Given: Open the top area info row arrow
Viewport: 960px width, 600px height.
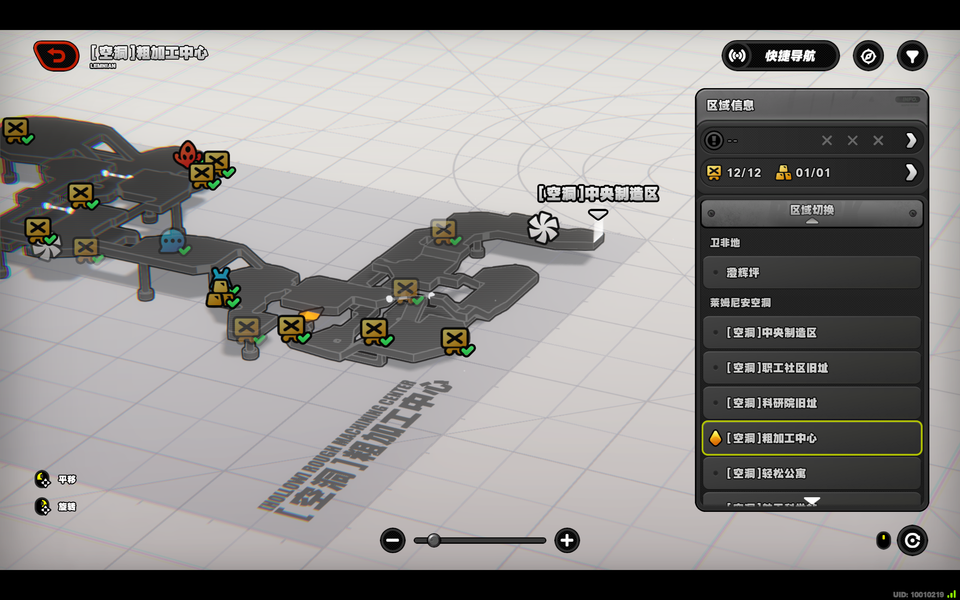Looking at the screenshot, I should (x=911, y=140).
